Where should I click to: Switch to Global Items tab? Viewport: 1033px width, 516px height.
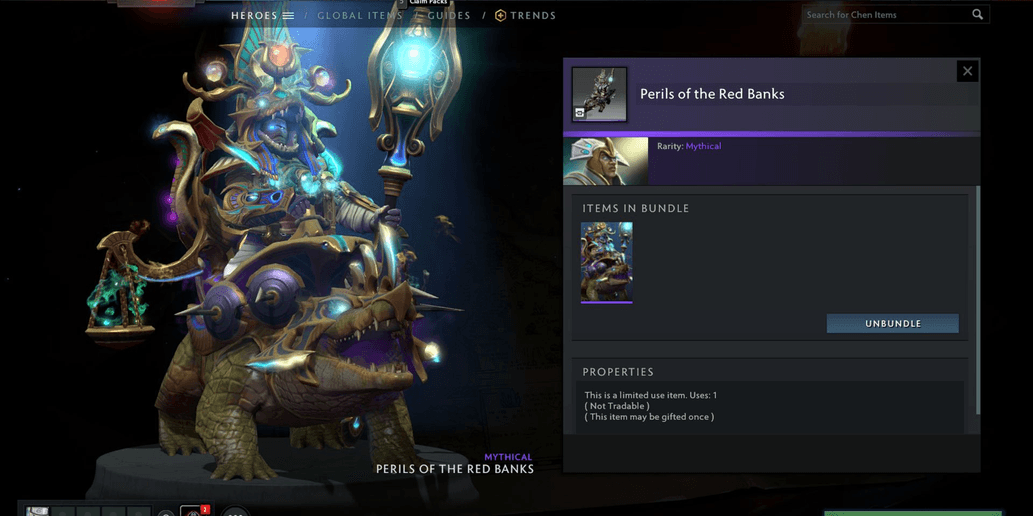pos(359,16)
